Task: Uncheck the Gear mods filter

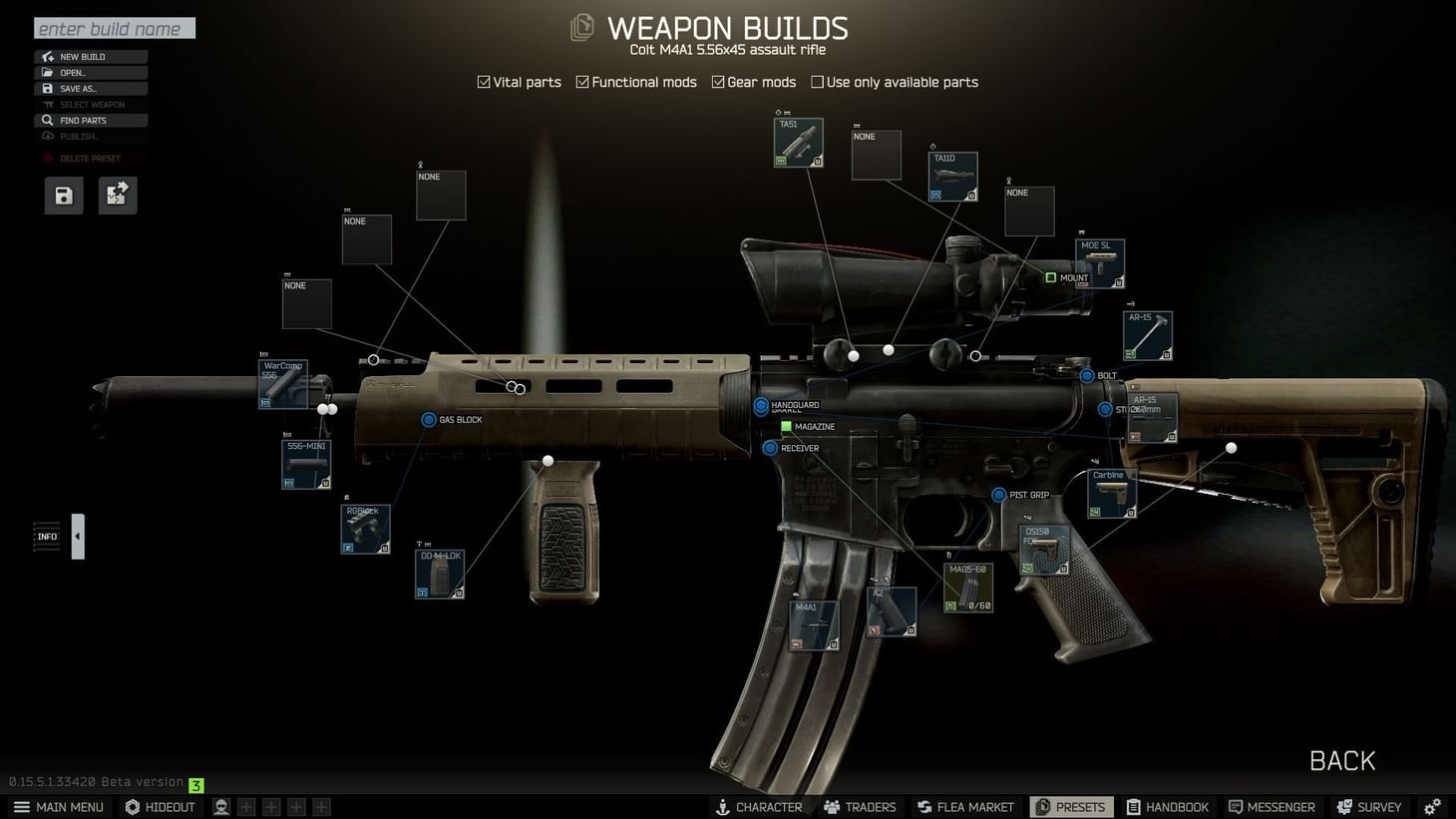Action: (x=720, y=82)
